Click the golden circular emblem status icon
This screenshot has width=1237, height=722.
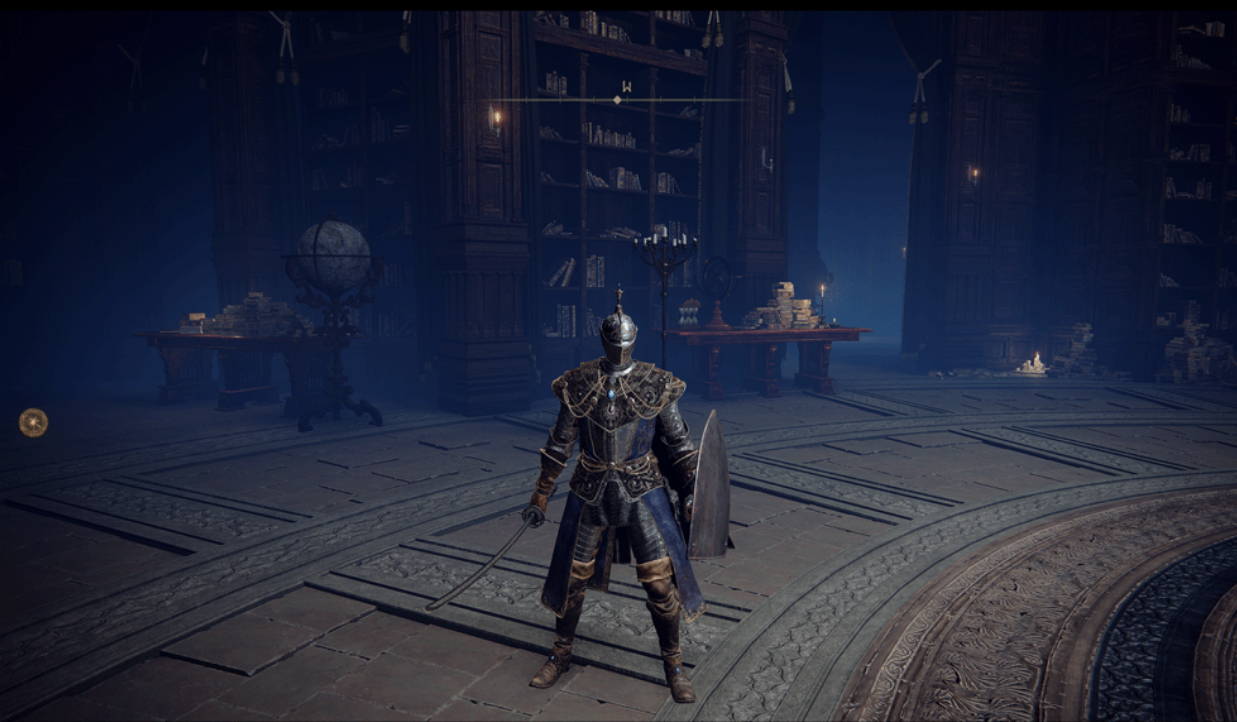click(33, 423)
